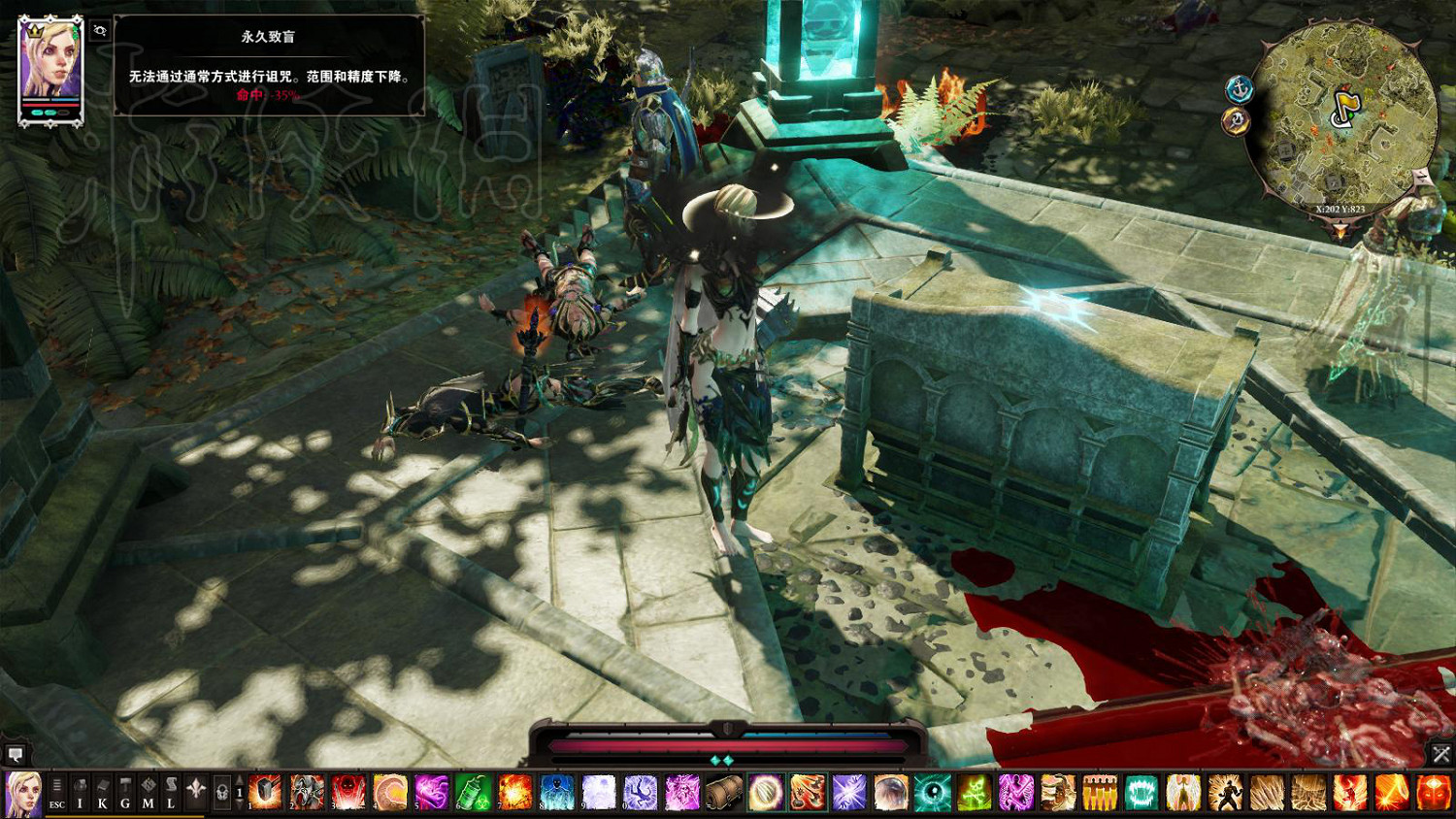
Task: Open the game menu via ESC button
Action: pos(57,793)
